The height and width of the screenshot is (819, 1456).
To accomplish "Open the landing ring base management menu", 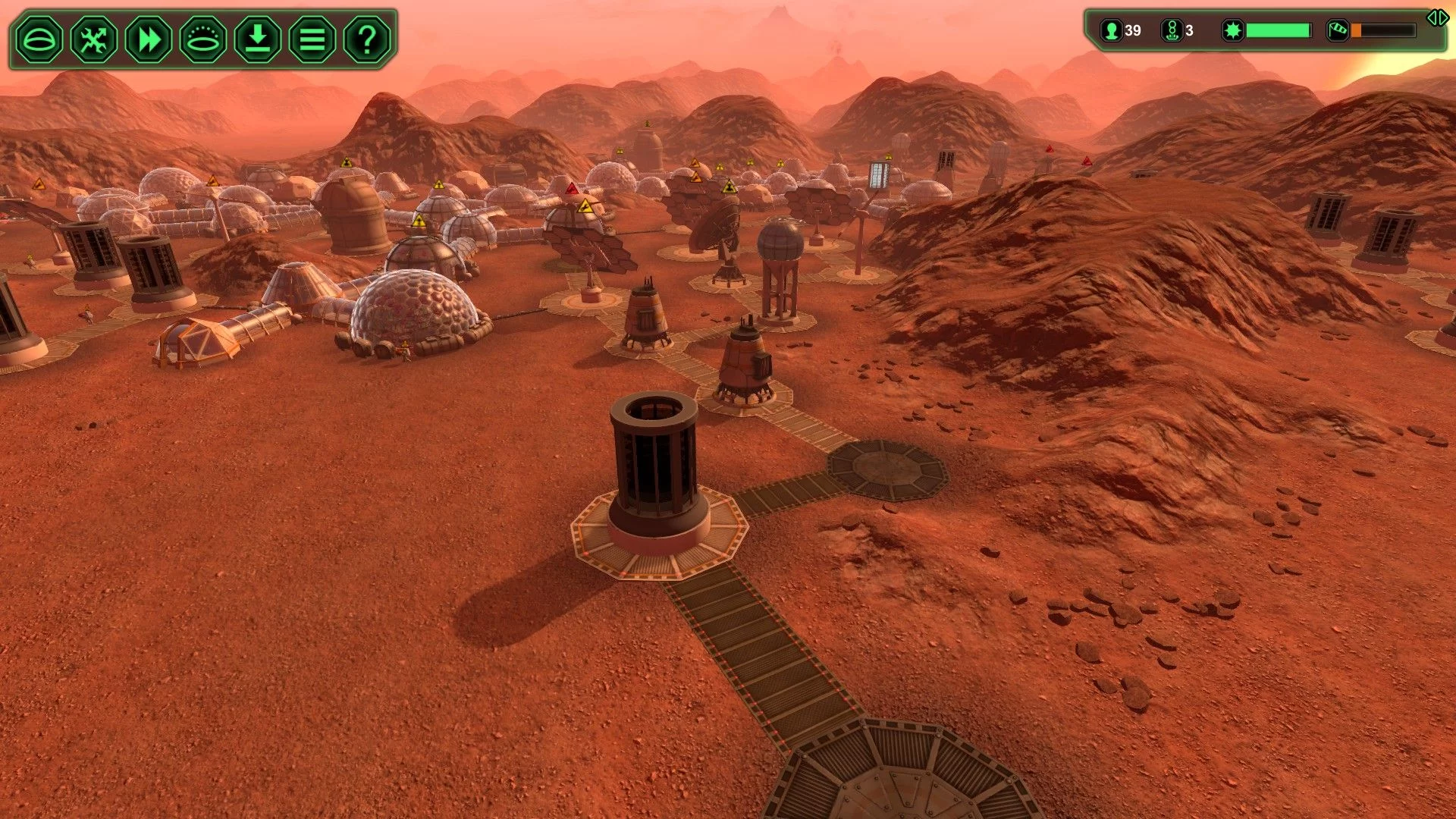I will pos(203,39).
